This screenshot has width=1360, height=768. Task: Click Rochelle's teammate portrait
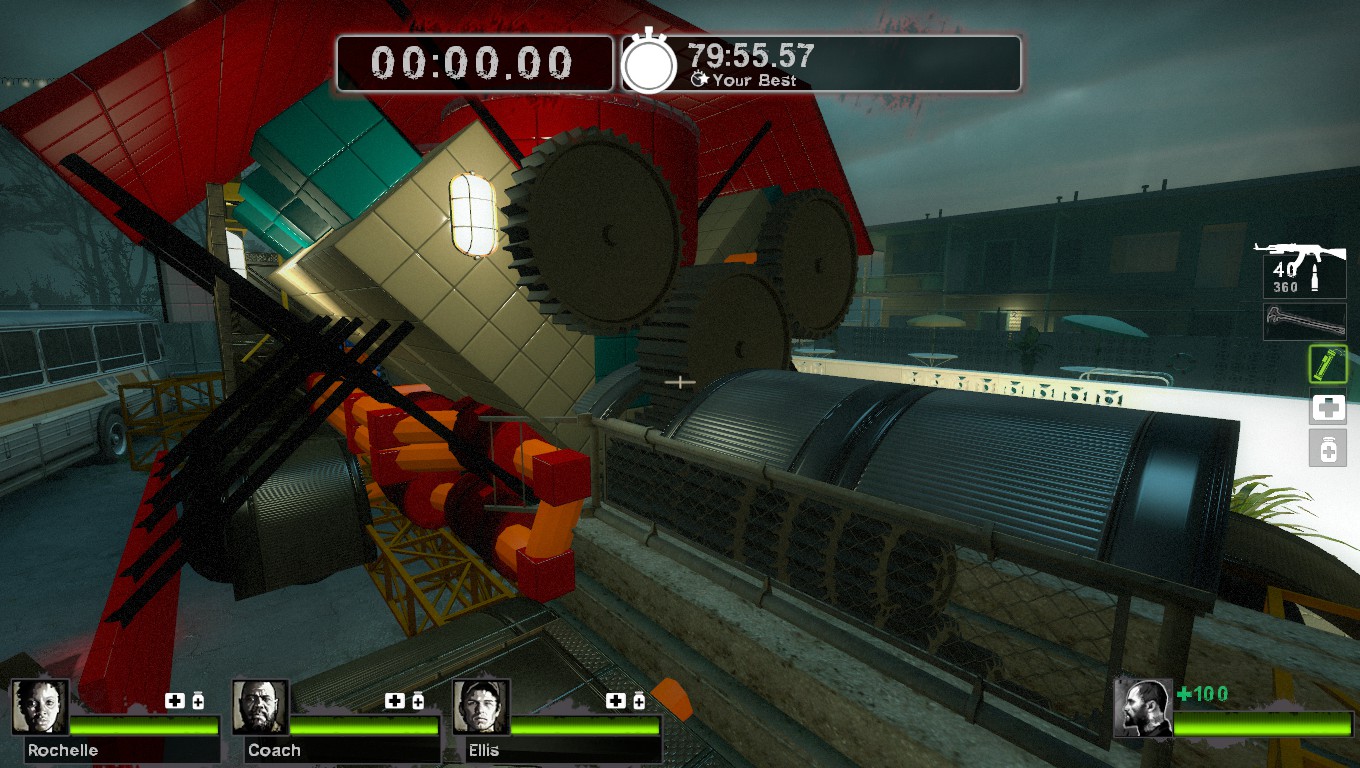[41, 707]
